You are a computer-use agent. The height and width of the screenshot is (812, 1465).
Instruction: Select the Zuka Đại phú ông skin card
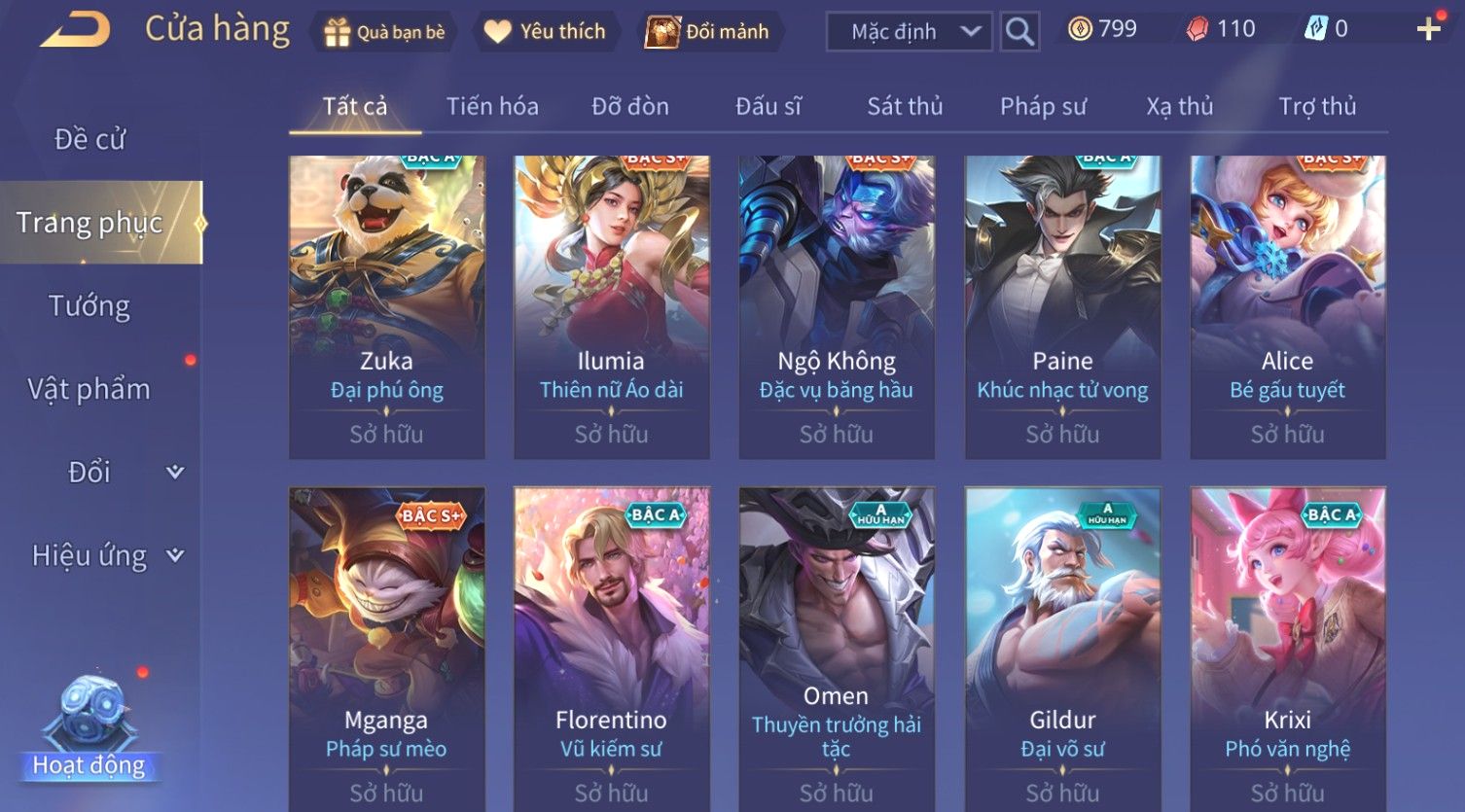pyautogui.click(x=386, y=306)
